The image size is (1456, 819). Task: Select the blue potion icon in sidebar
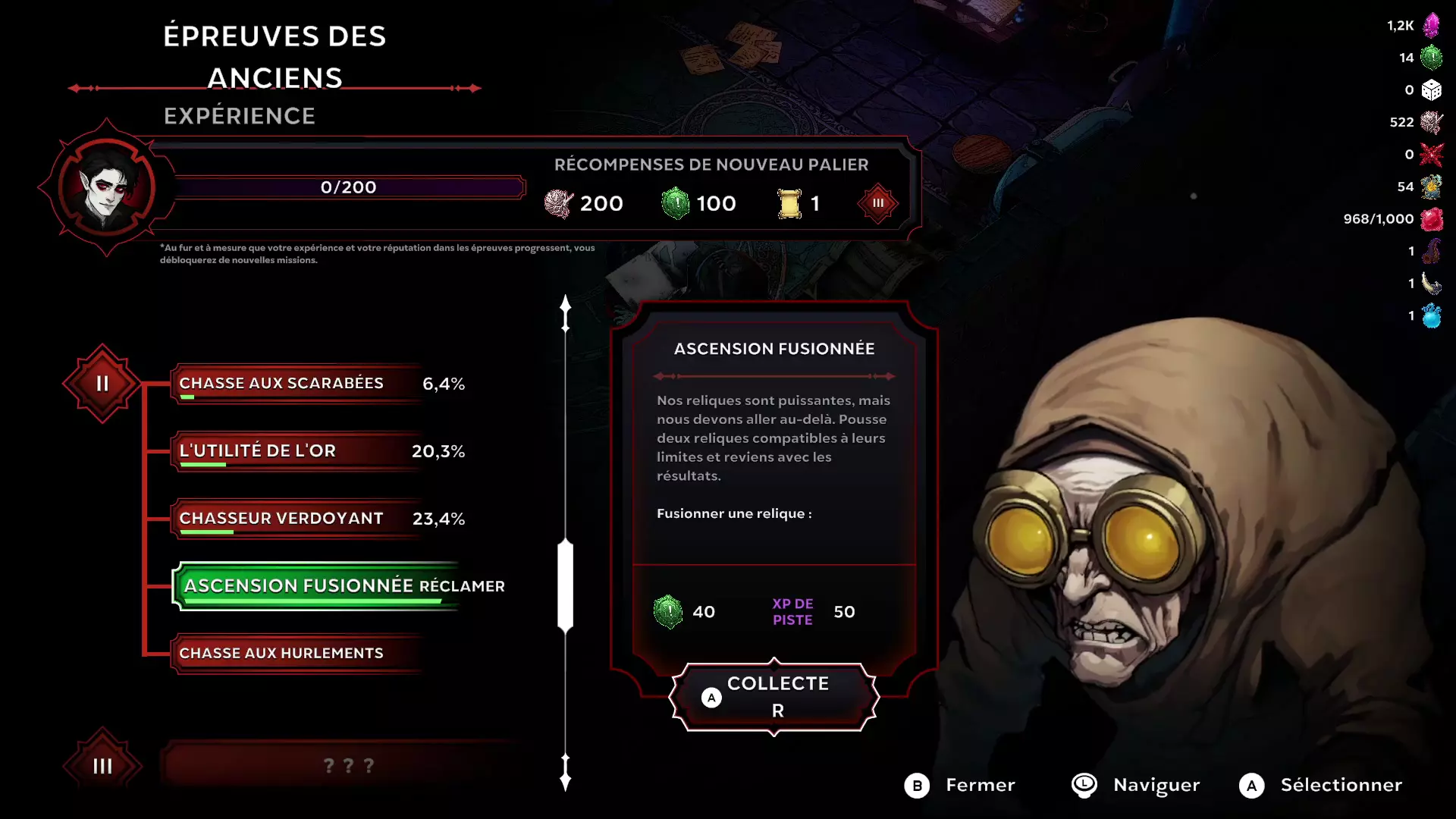click(1430, 315)
